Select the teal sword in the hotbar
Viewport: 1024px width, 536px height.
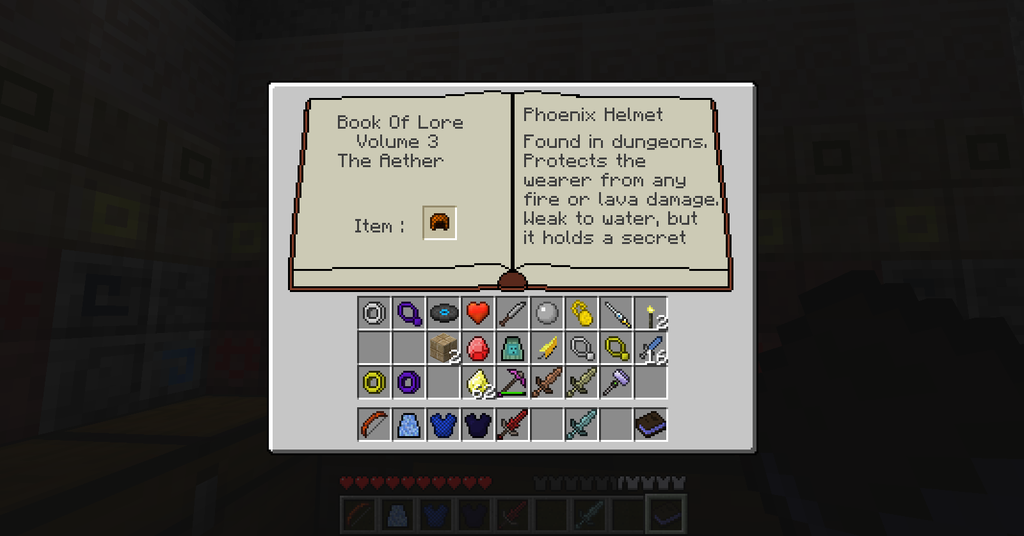tap(582, 424)
